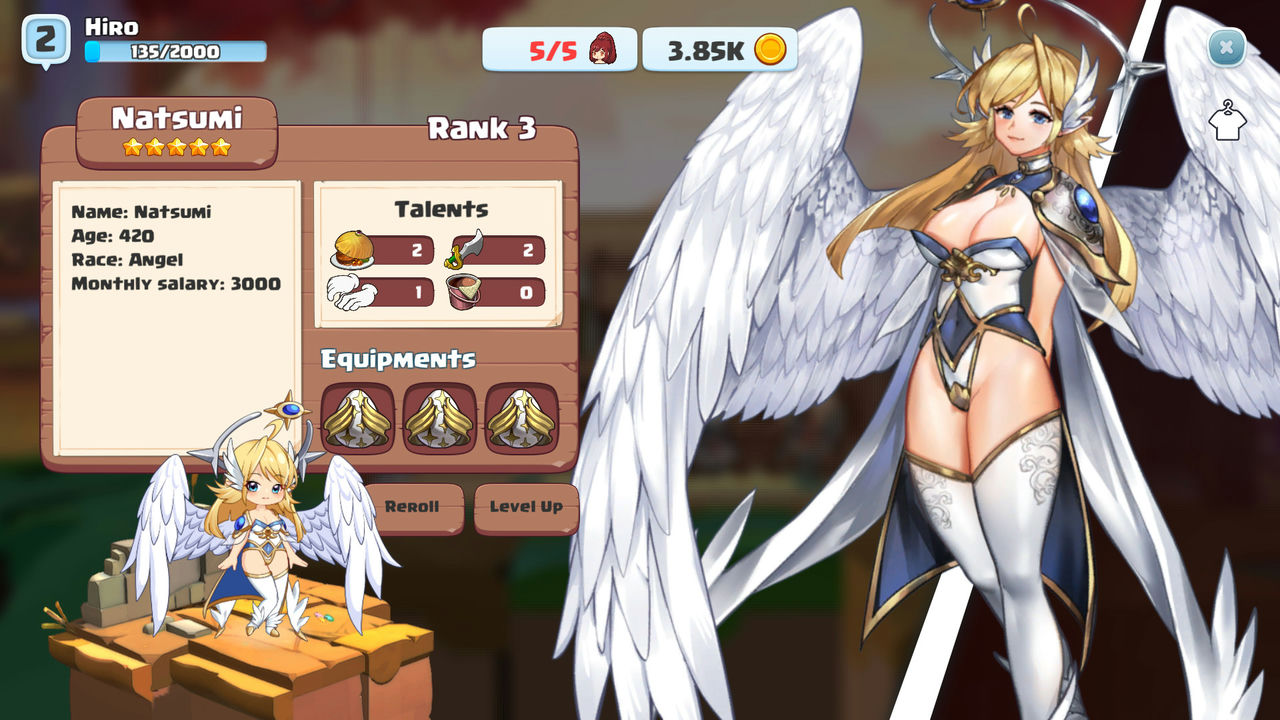Click the gold coin currency icon
Viewport: 1280px width, 720px height.
point(768,48)
